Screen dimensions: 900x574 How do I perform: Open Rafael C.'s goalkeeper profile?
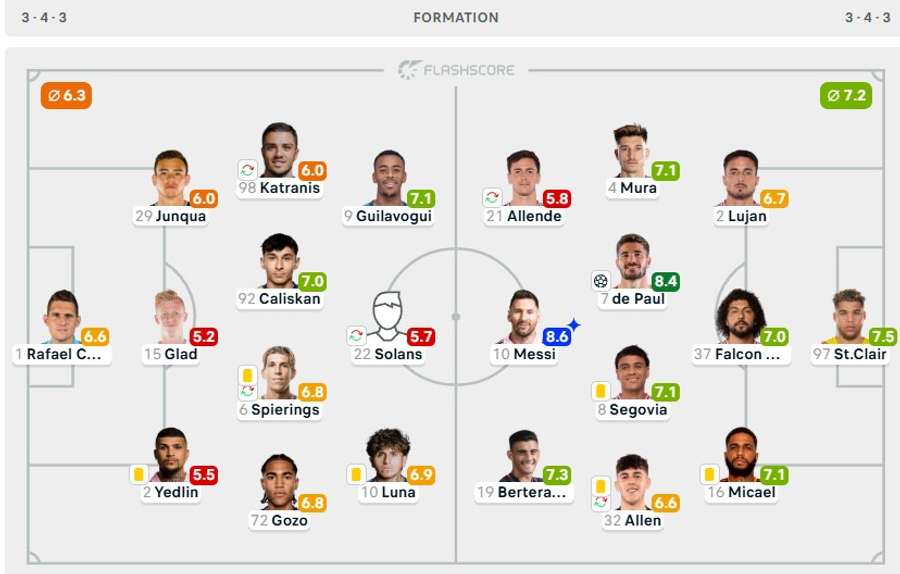[x=62, y=316]
